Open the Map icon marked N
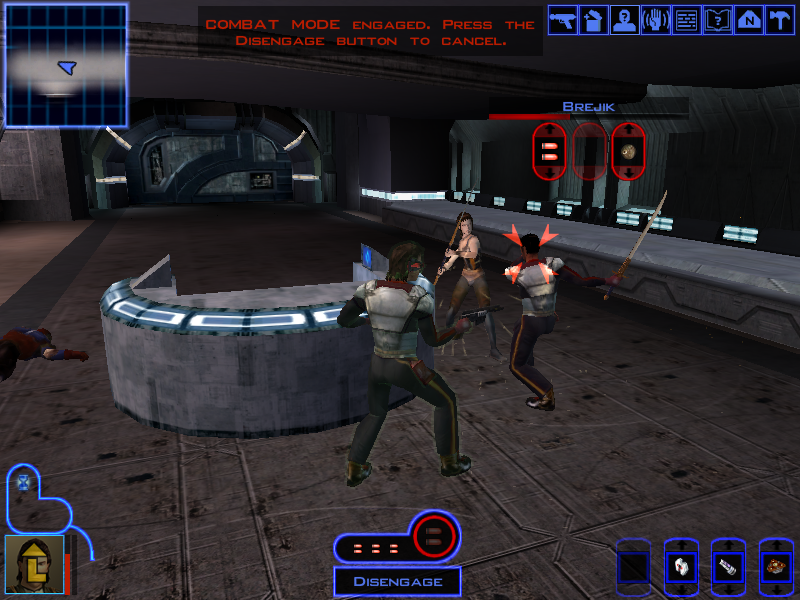Viewport: 800px width, 600px height. click(747, 20)
